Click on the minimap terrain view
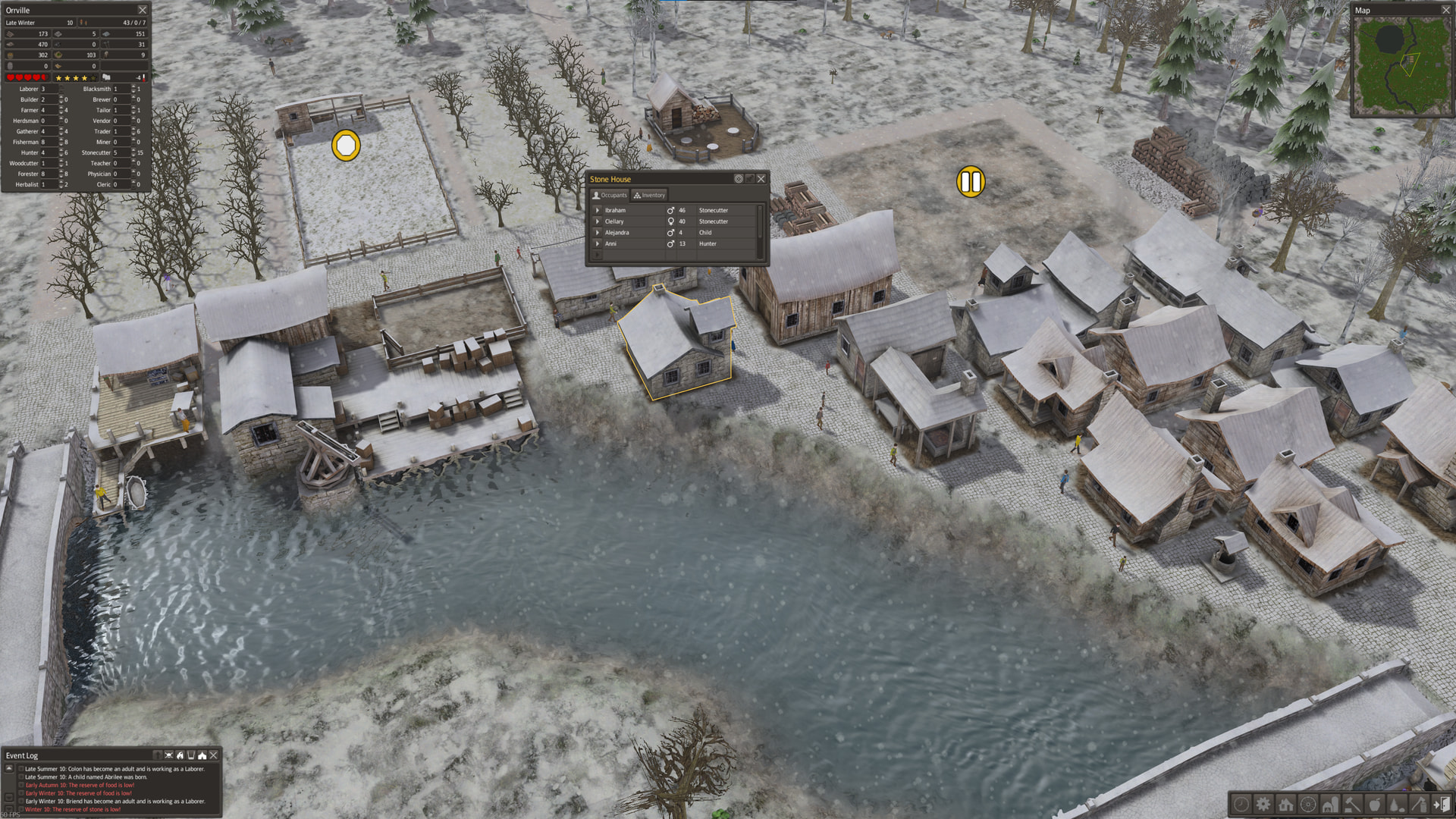Screen dimensions: 1456x819 pyautogui.click(x=1401, y=65)
